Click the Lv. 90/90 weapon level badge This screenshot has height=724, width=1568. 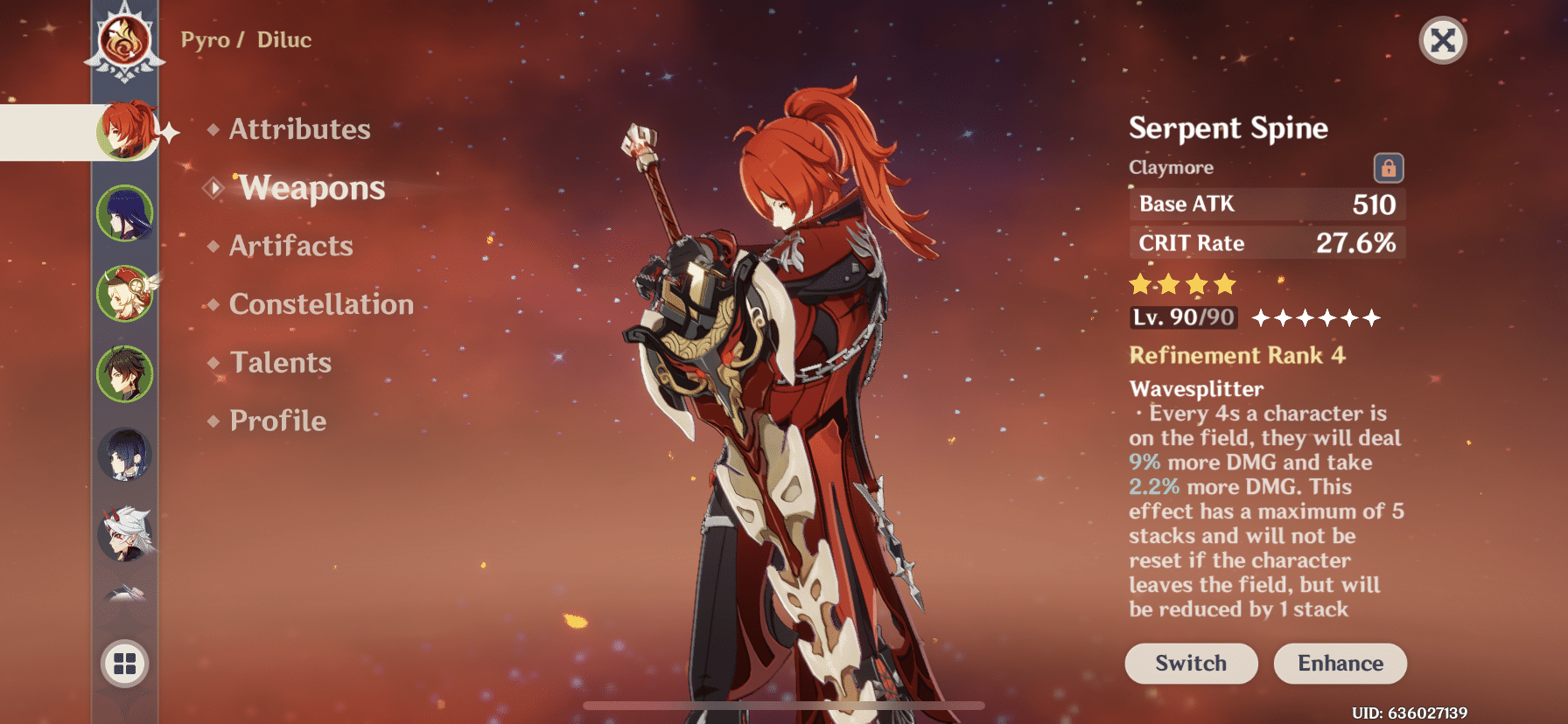[1183, 317]
